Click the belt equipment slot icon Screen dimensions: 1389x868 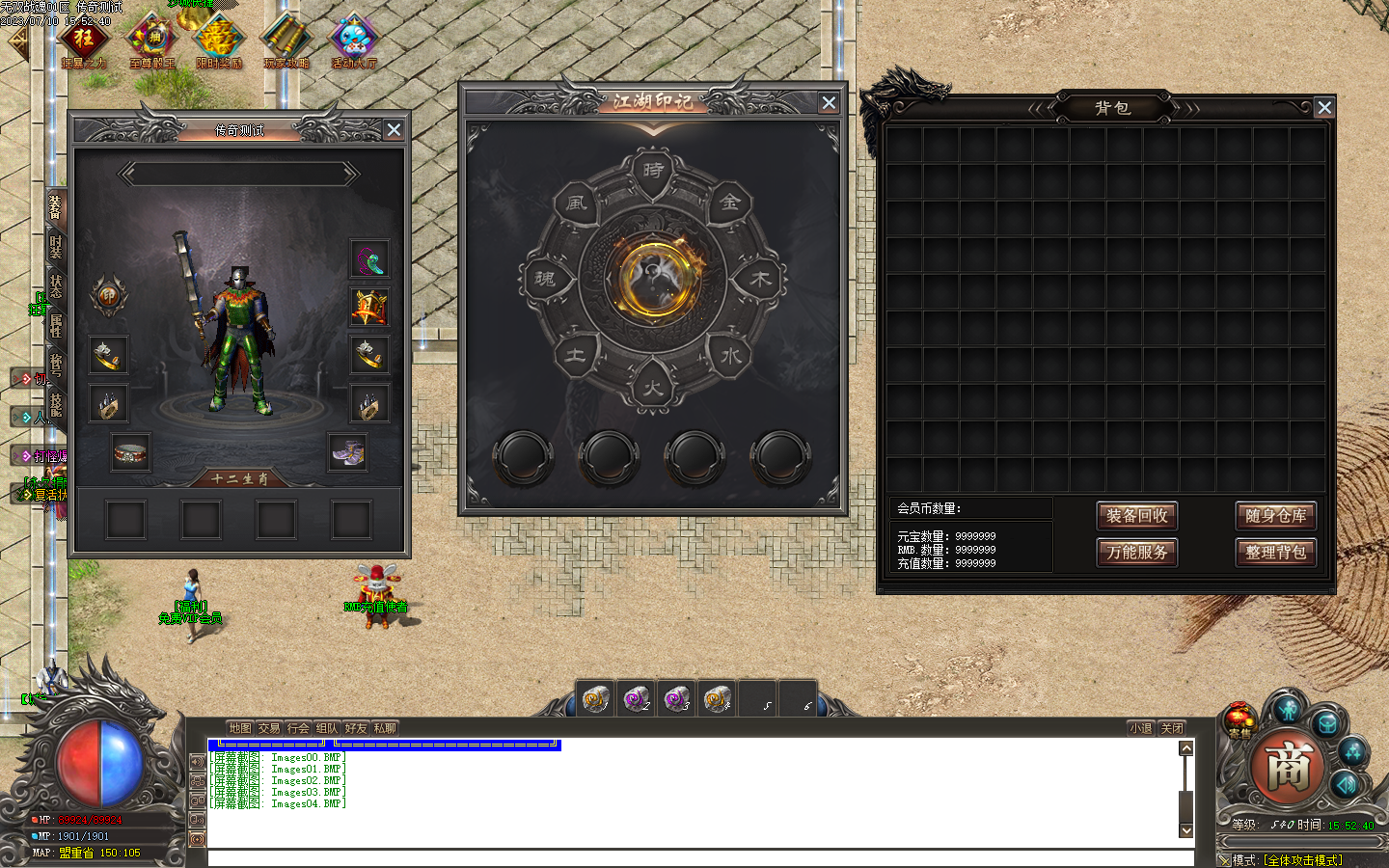[x=131, y=450]
